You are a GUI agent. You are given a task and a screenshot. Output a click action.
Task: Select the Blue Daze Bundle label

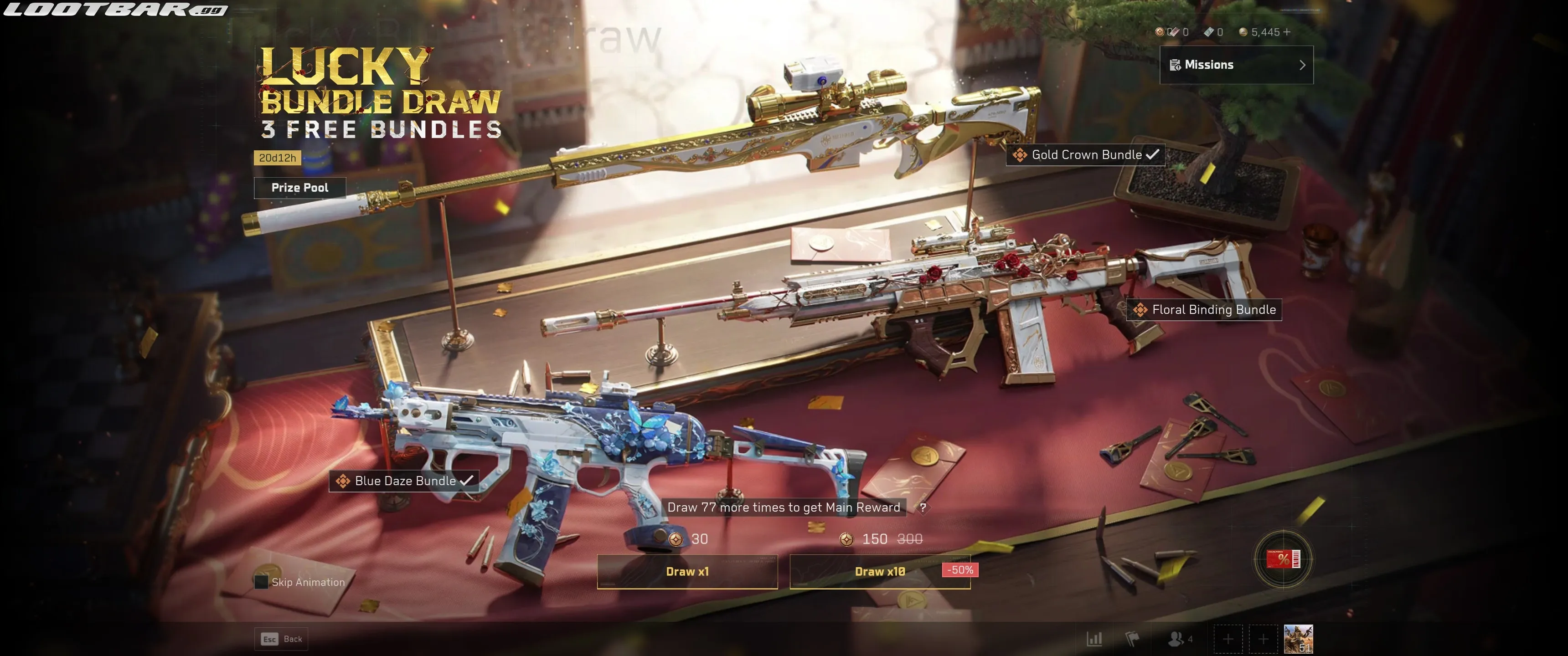point(404,481)
